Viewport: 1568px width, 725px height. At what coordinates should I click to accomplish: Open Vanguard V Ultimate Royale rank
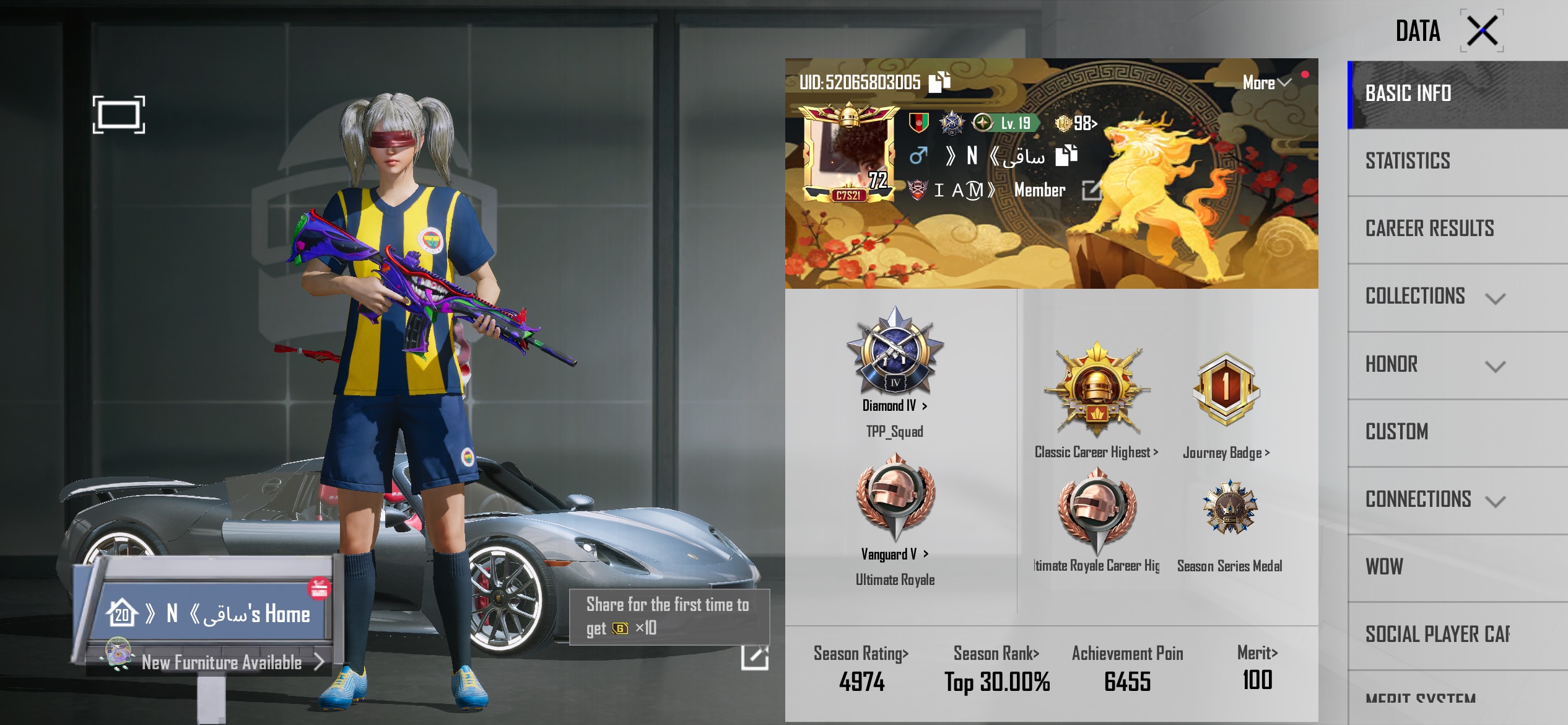pos(894,554)
